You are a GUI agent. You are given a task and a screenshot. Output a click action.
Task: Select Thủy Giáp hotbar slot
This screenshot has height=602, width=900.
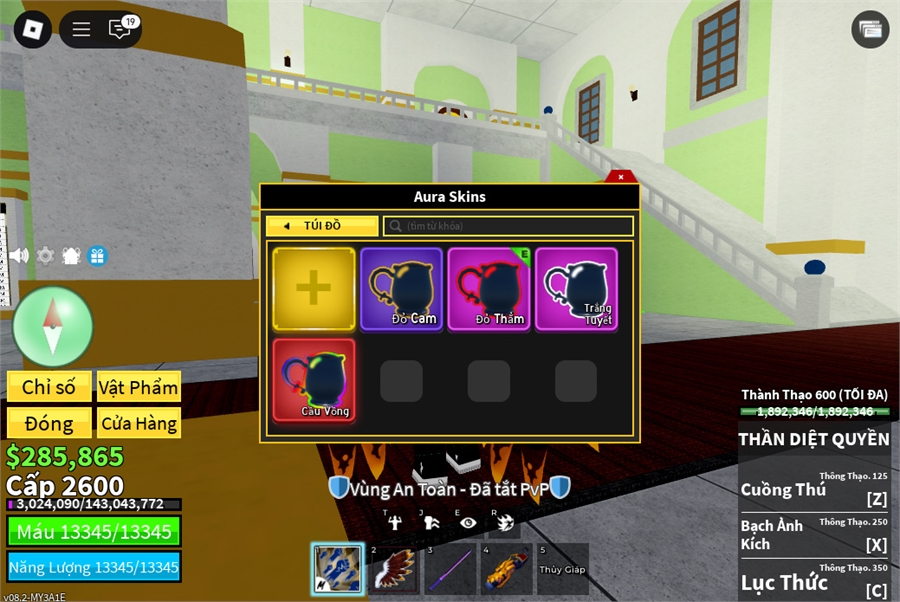point(562,568)
